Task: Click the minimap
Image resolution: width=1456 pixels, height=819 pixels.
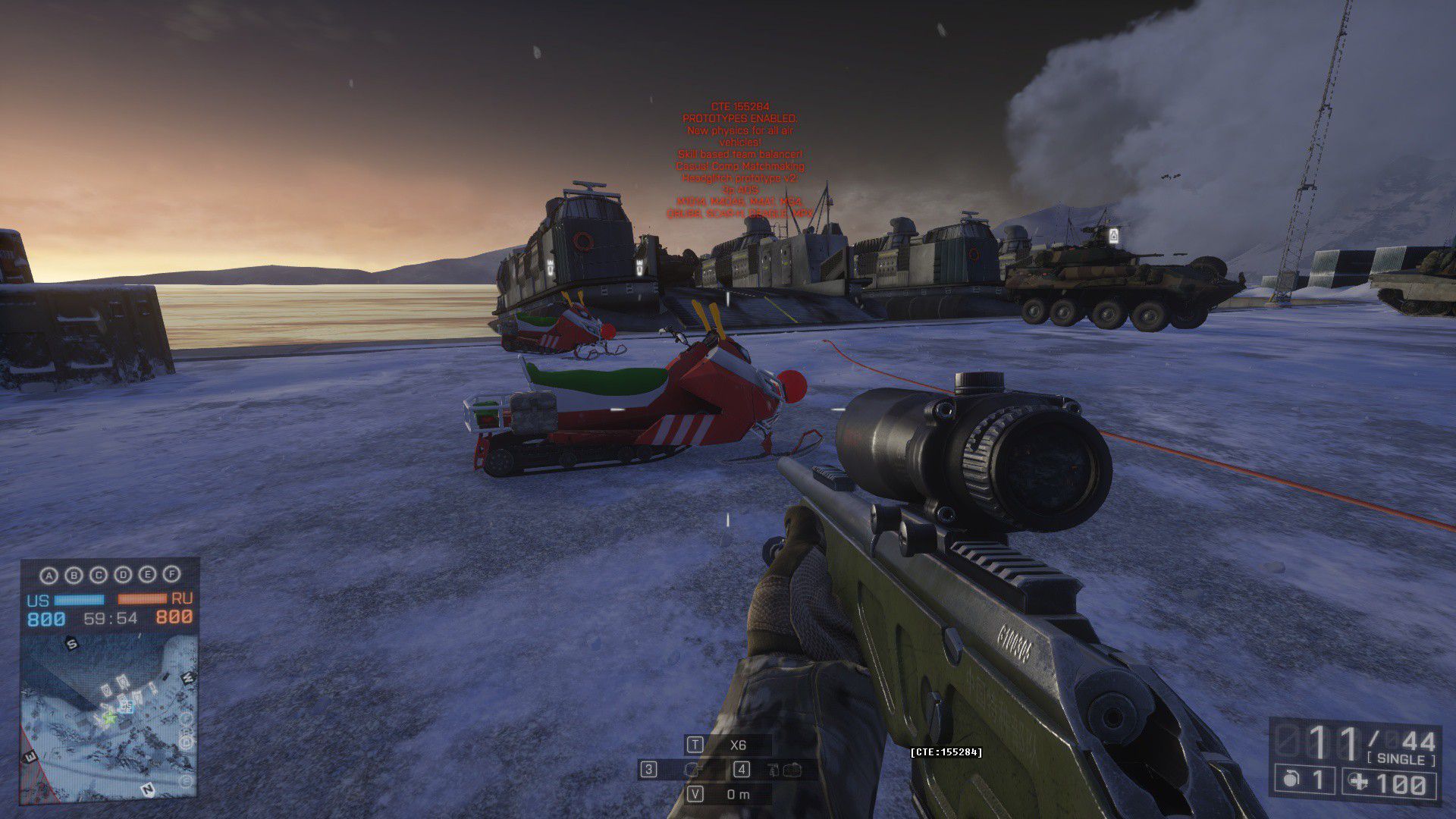Action: click(x=108, y=717)
